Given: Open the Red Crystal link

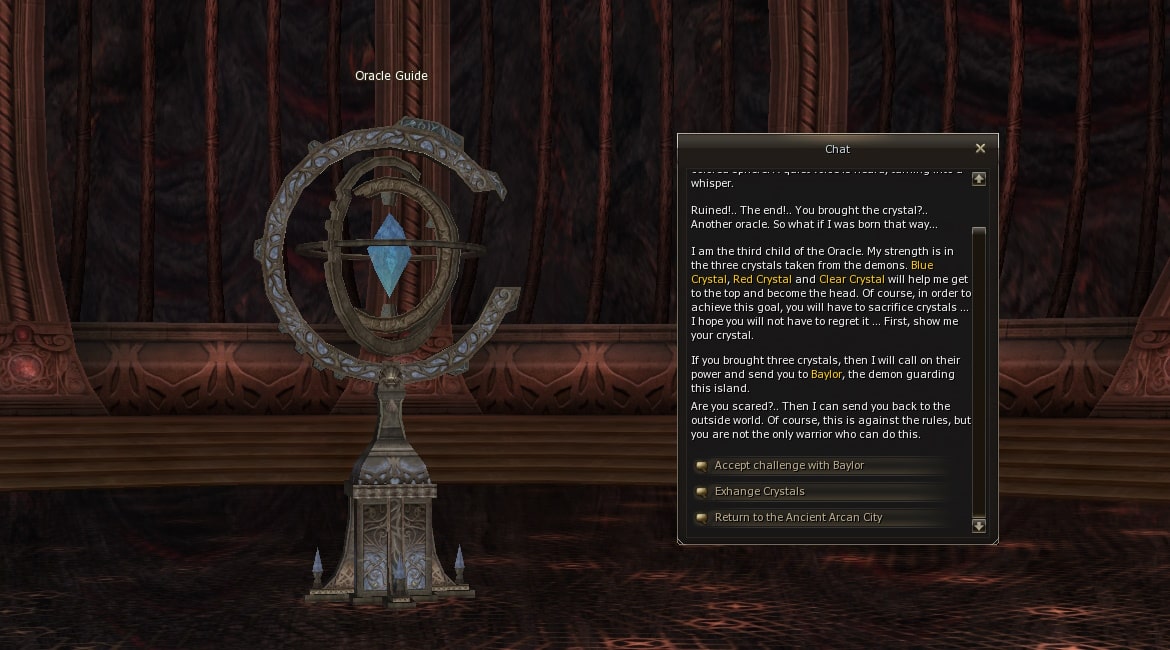Looking at the screenshot, I should pos(762,280).
